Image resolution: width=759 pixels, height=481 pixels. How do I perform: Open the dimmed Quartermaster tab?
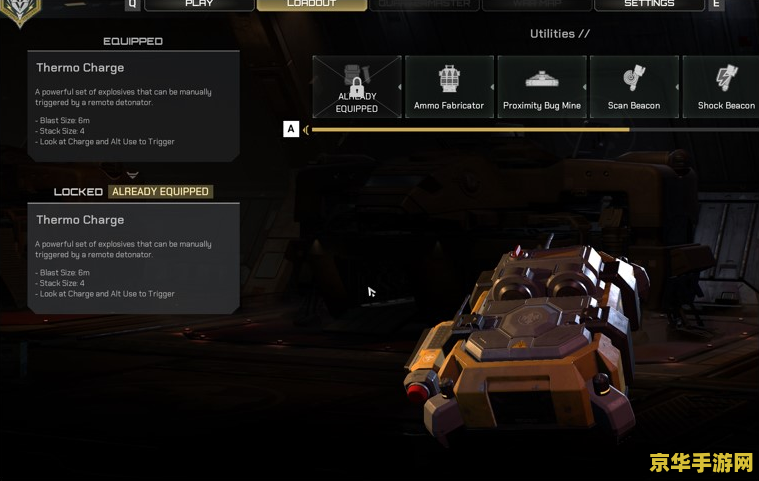coord(424,5)
